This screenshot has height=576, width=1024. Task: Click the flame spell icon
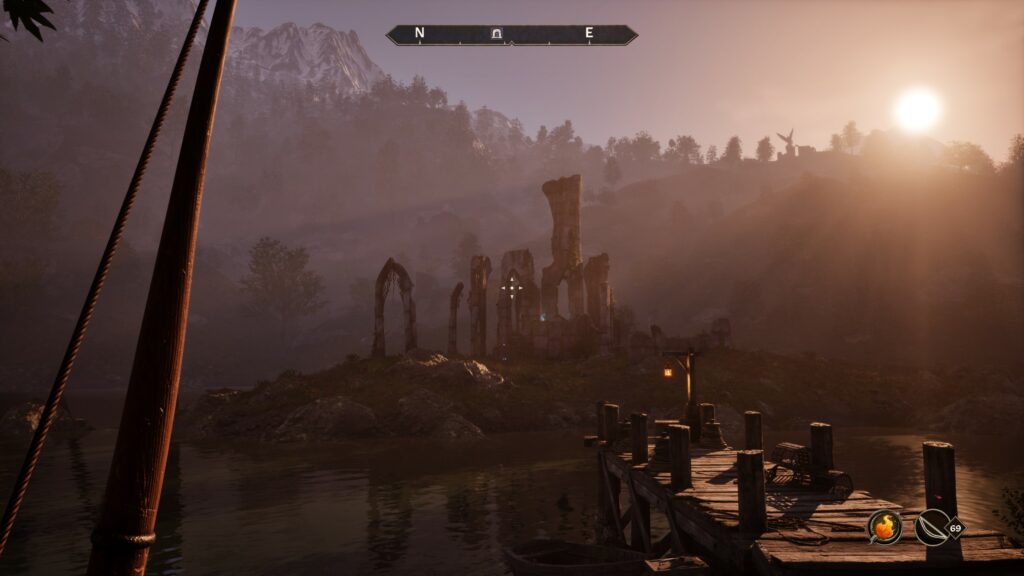pos(884,526)
